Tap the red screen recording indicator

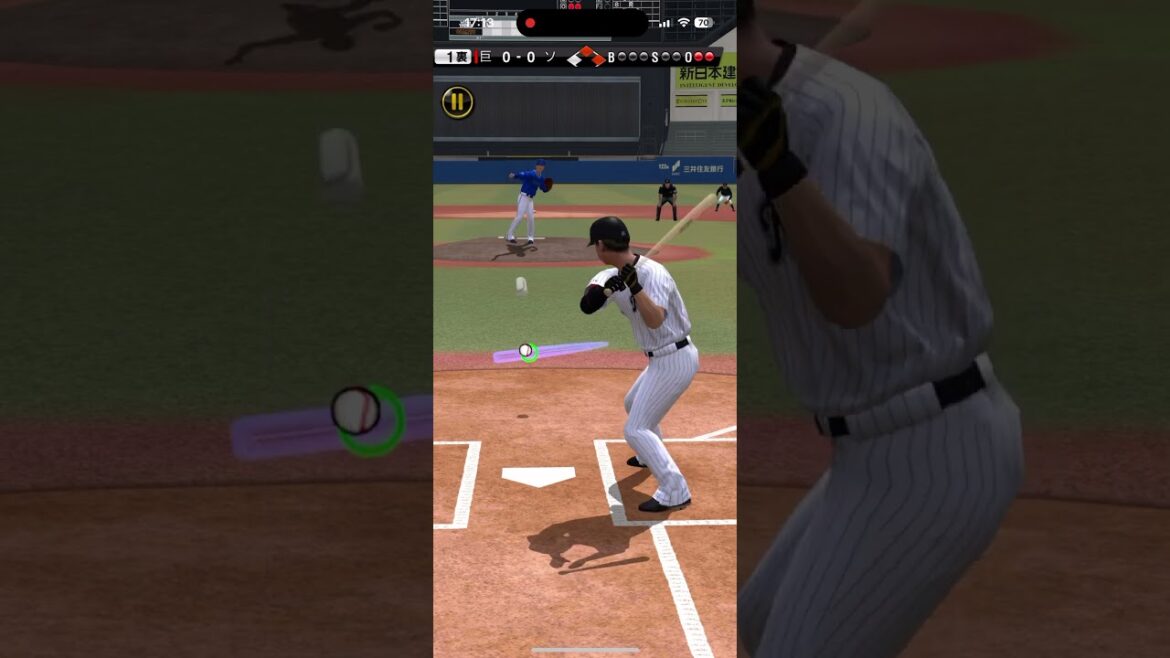coord(530,23)
